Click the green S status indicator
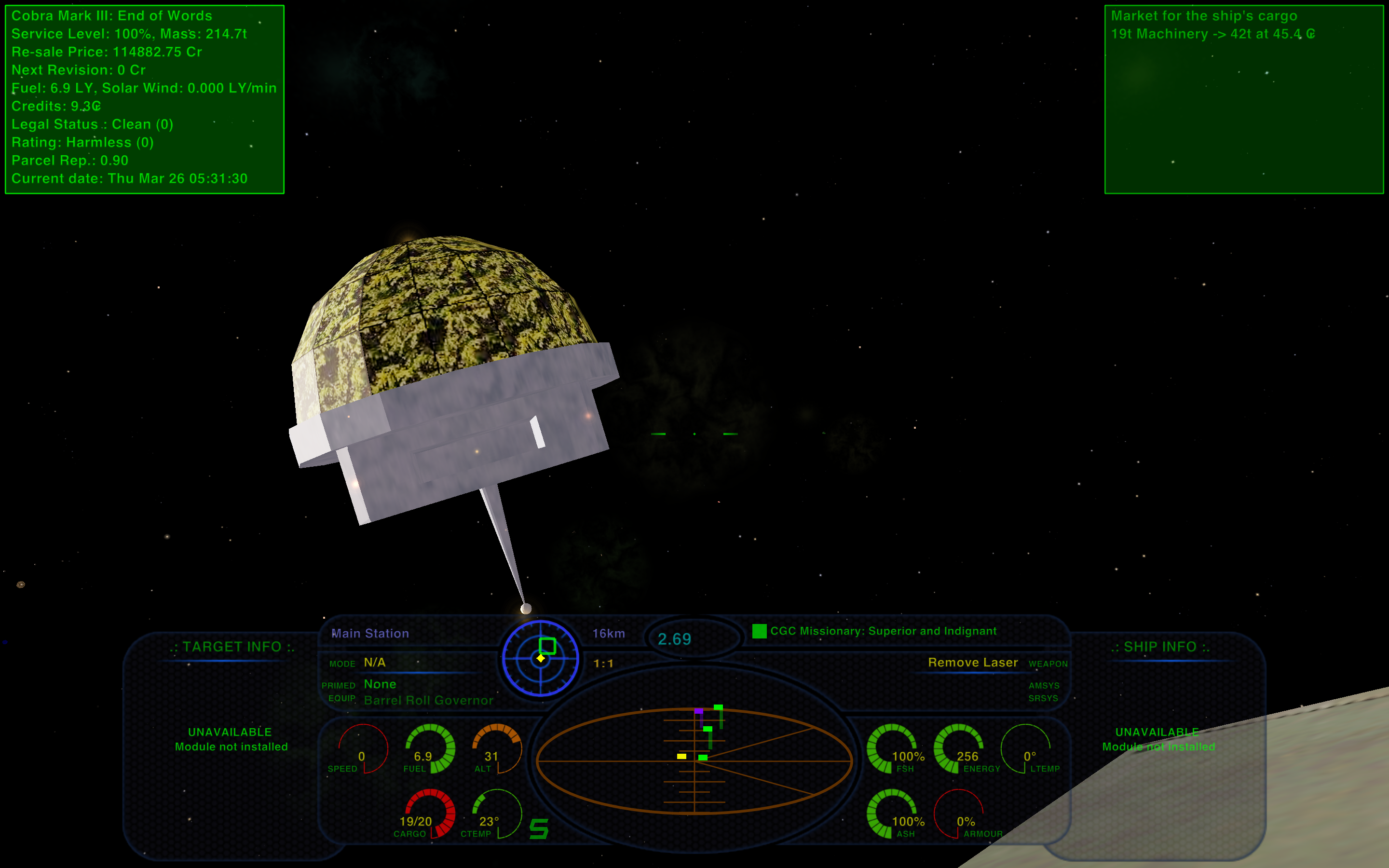This screenshot has width=1389, height=868. [538, 828]
